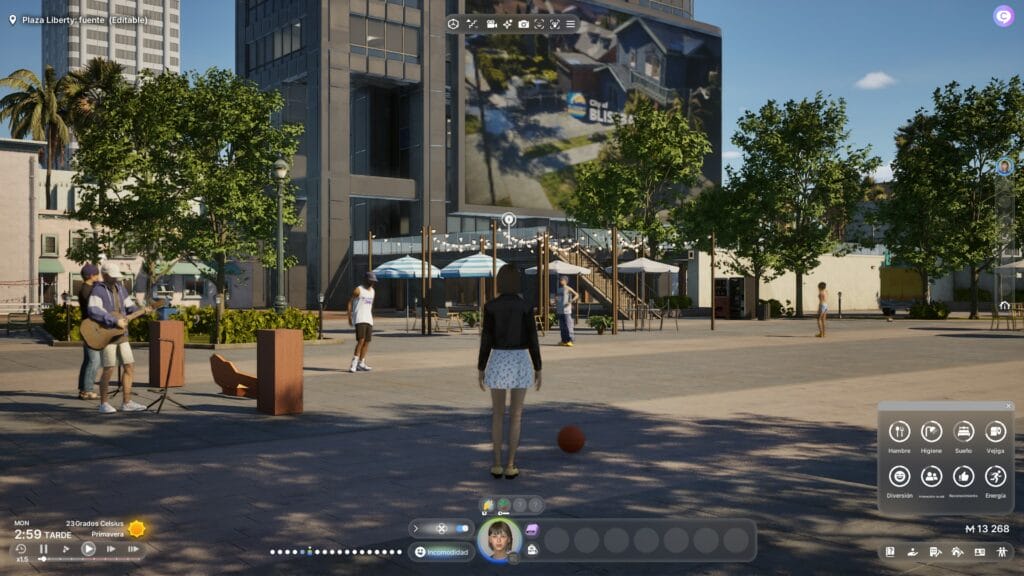Screen dimensions: 1024x576
Task: Select the Energía need icon
Action: click(x=995, y=476)
